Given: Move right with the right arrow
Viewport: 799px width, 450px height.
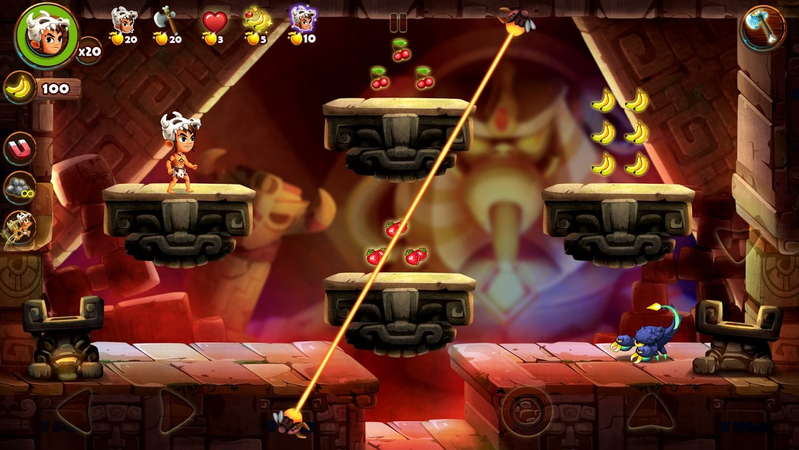Looking at the screenshot, I should (176, 410).
